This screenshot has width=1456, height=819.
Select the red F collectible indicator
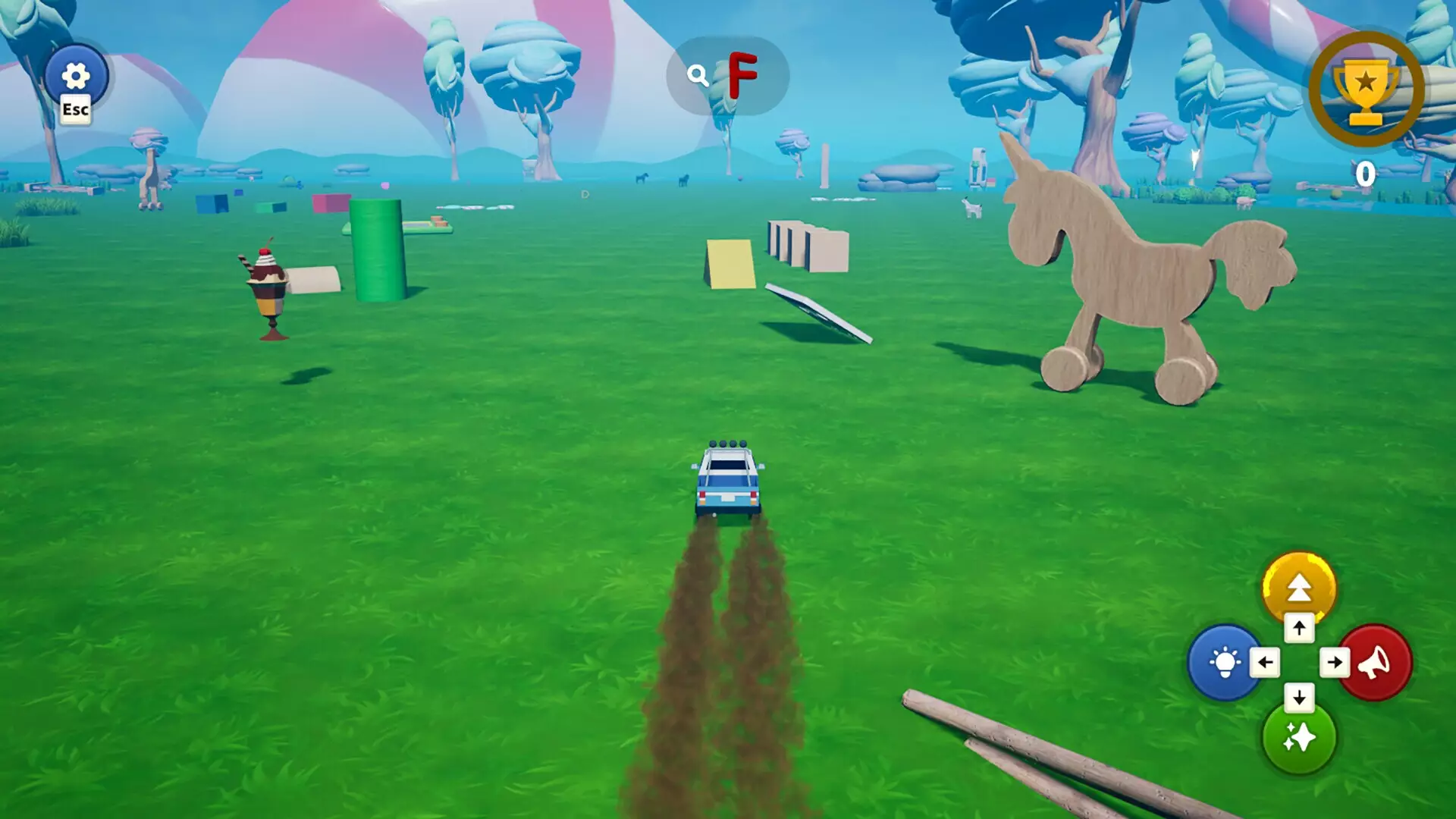[x=743, y=74]
